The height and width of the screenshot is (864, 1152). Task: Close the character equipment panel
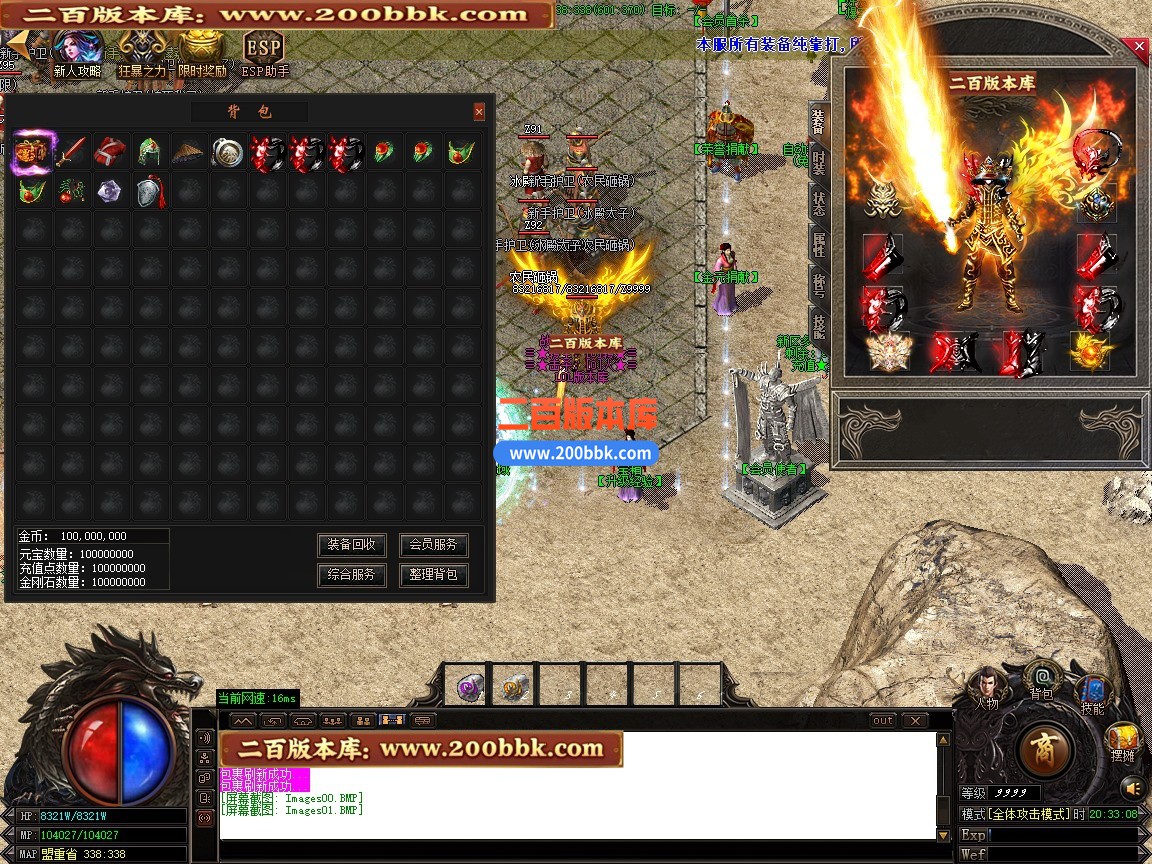click(1138, 47)
